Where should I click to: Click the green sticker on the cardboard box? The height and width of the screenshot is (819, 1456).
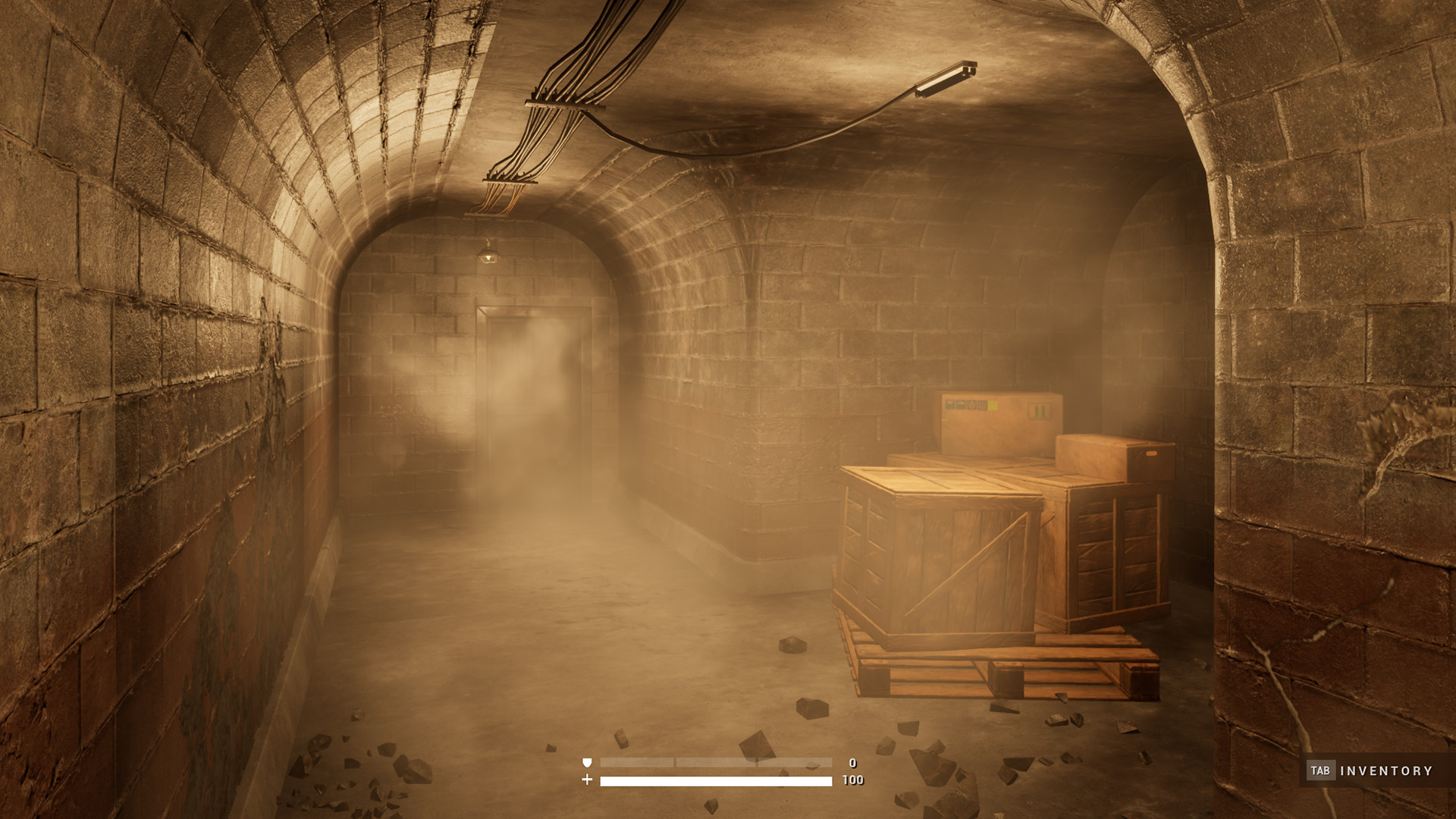click(x=1039, y=409)
